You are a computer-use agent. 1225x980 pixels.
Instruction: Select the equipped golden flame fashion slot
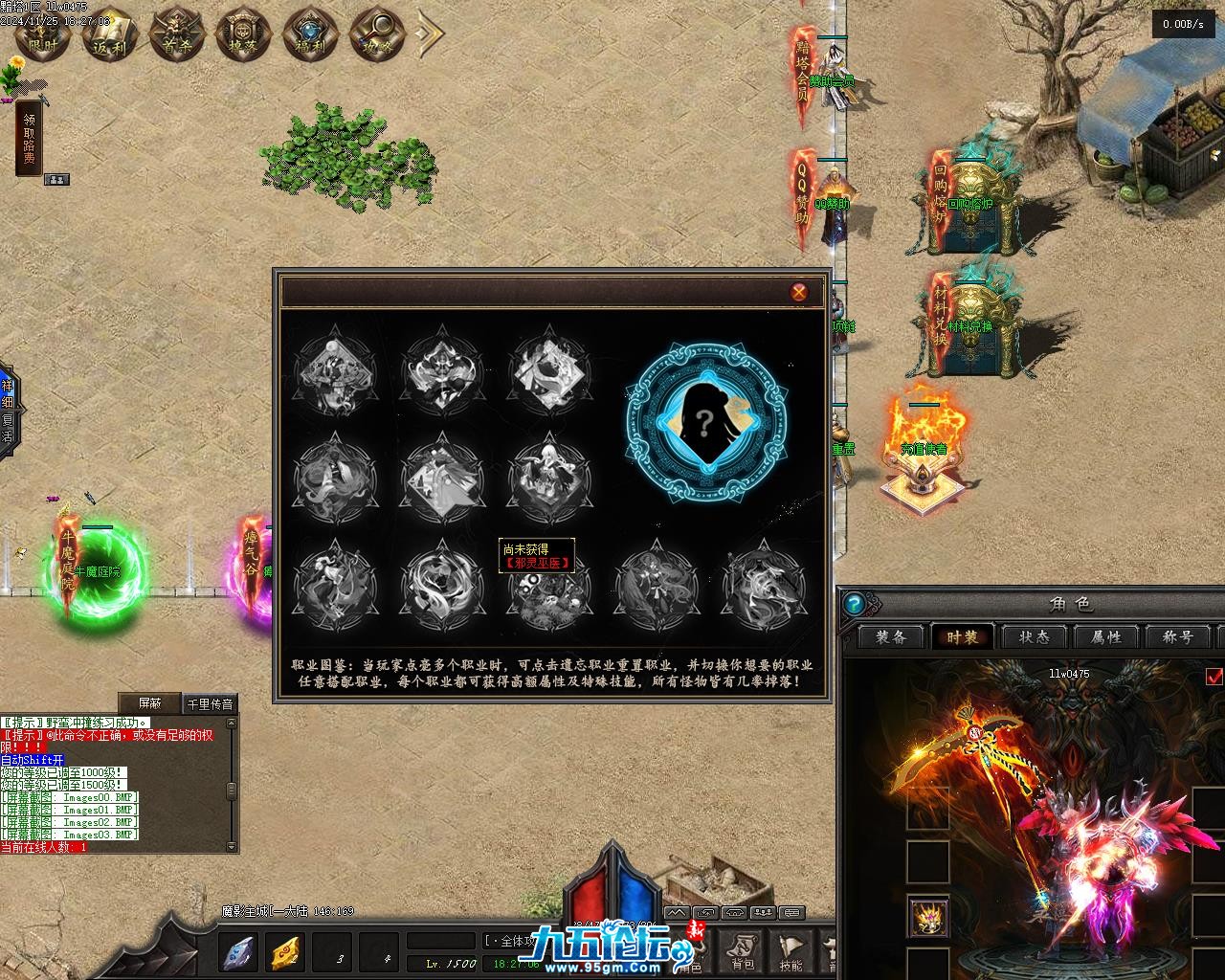tap(928, 917)
